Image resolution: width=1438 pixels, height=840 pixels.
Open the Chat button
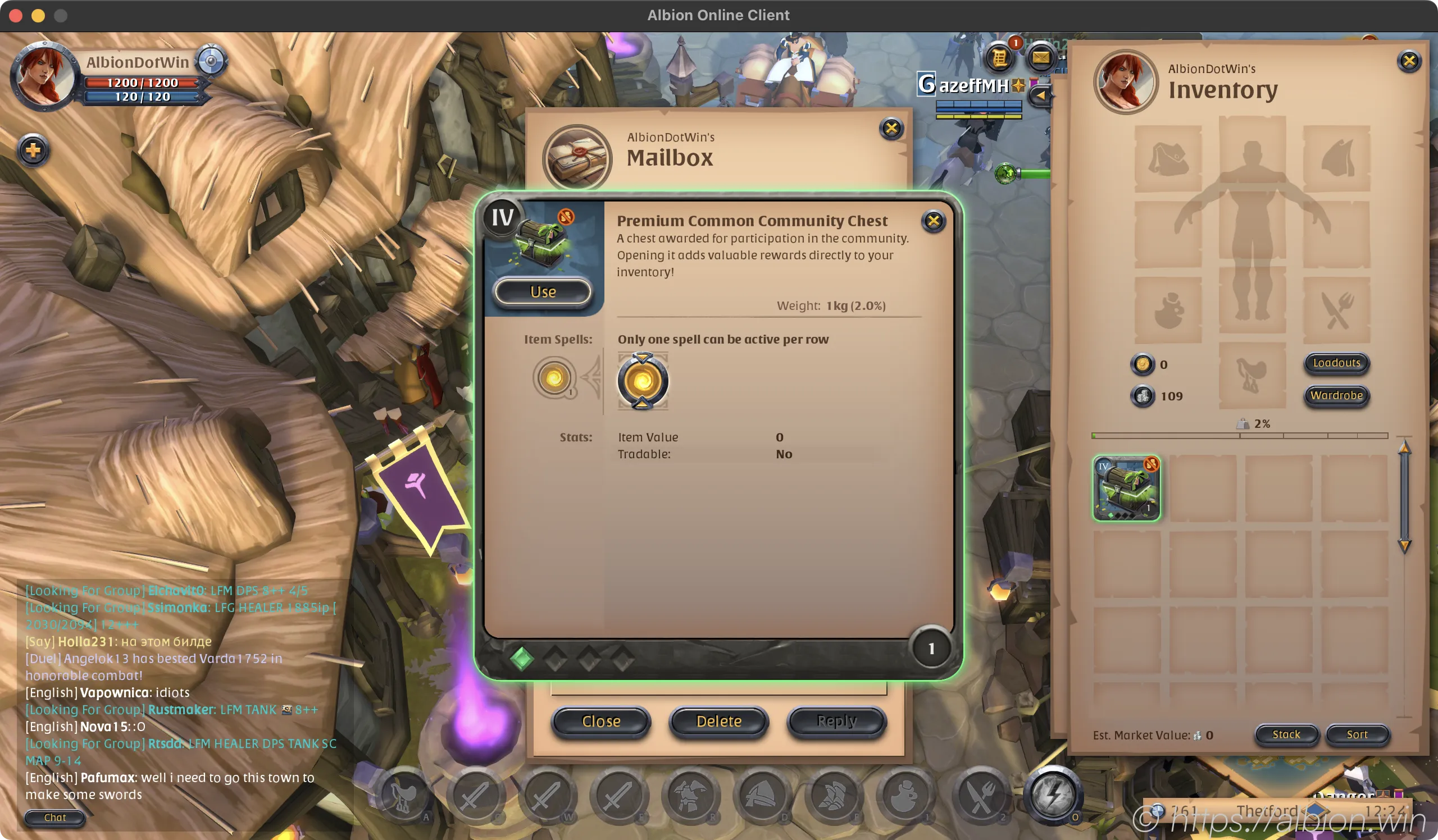[x=55, y=818]
